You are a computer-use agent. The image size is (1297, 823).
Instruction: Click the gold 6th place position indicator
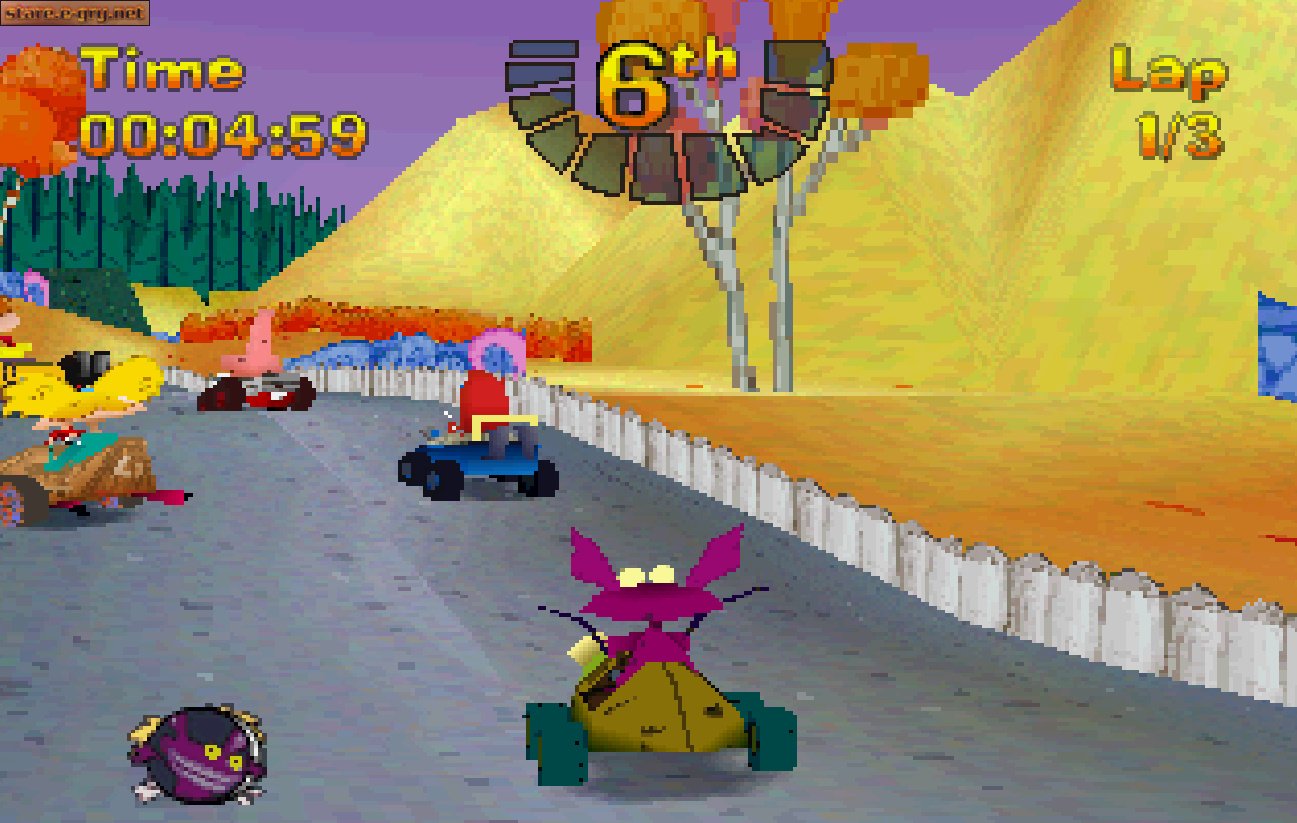(x=660, y=72)
